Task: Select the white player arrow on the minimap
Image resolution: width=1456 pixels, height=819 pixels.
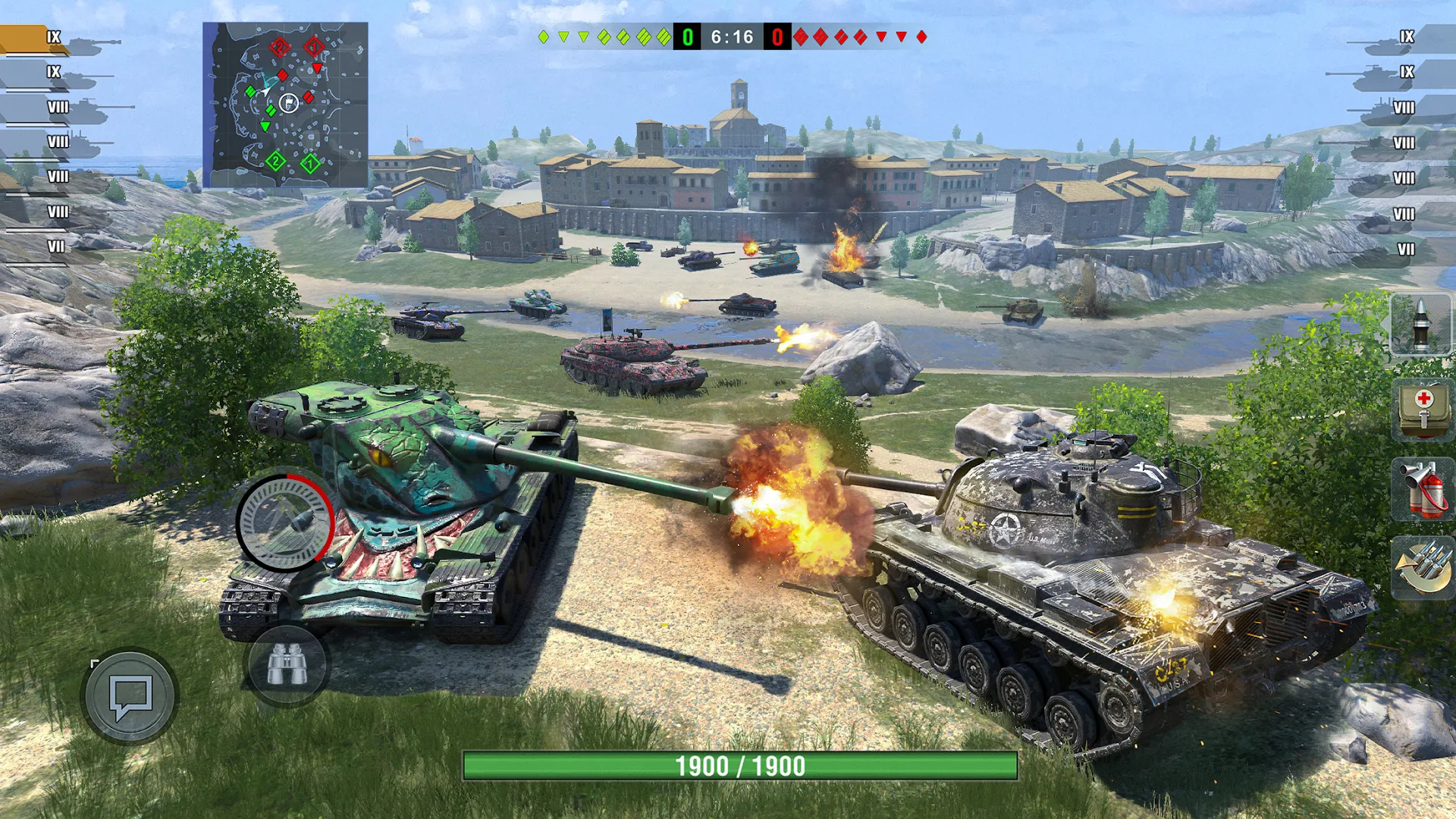Action: coord(266,91)
